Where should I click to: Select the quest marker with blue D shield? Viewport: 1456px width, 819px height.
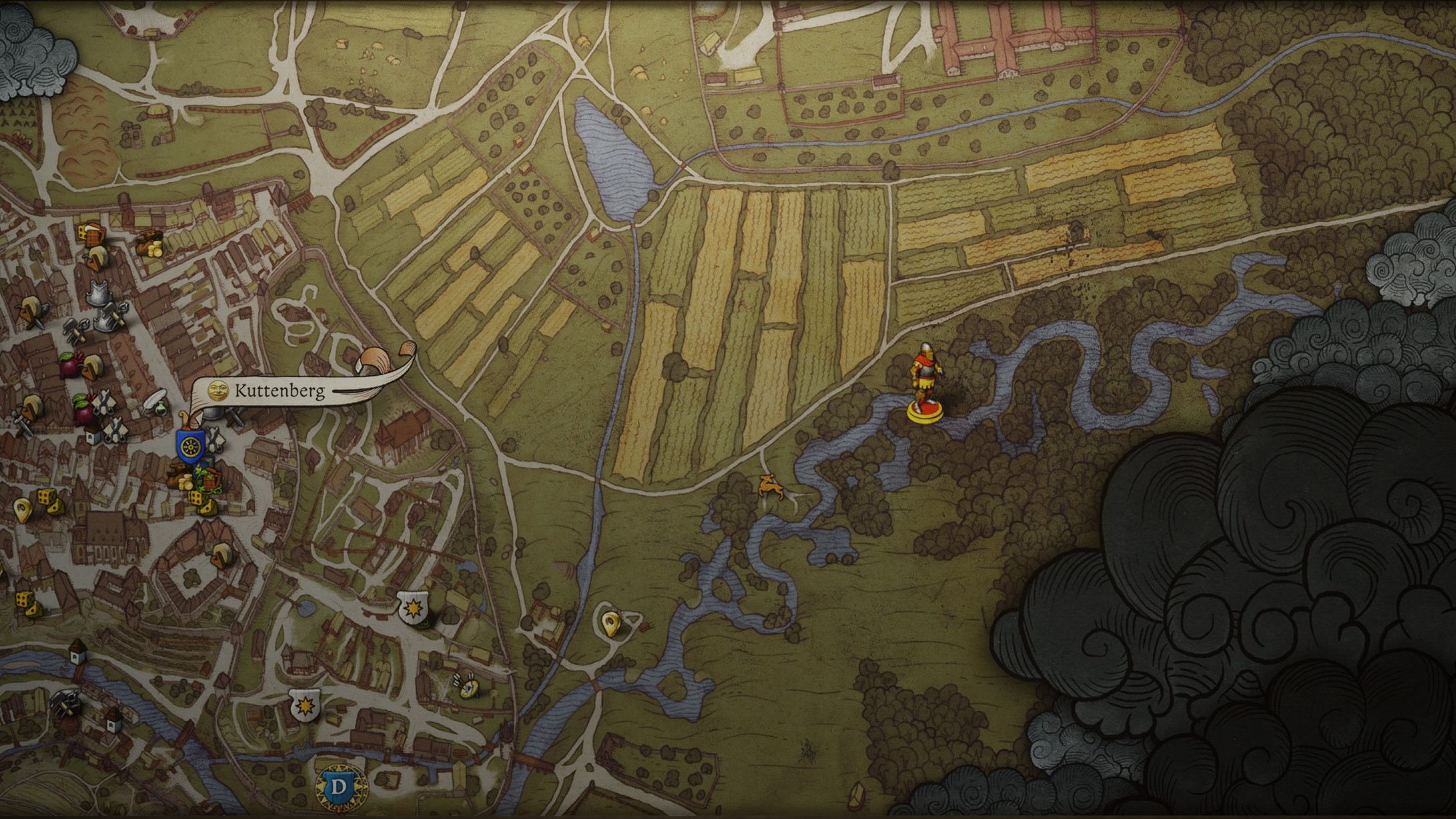point(339,787)
